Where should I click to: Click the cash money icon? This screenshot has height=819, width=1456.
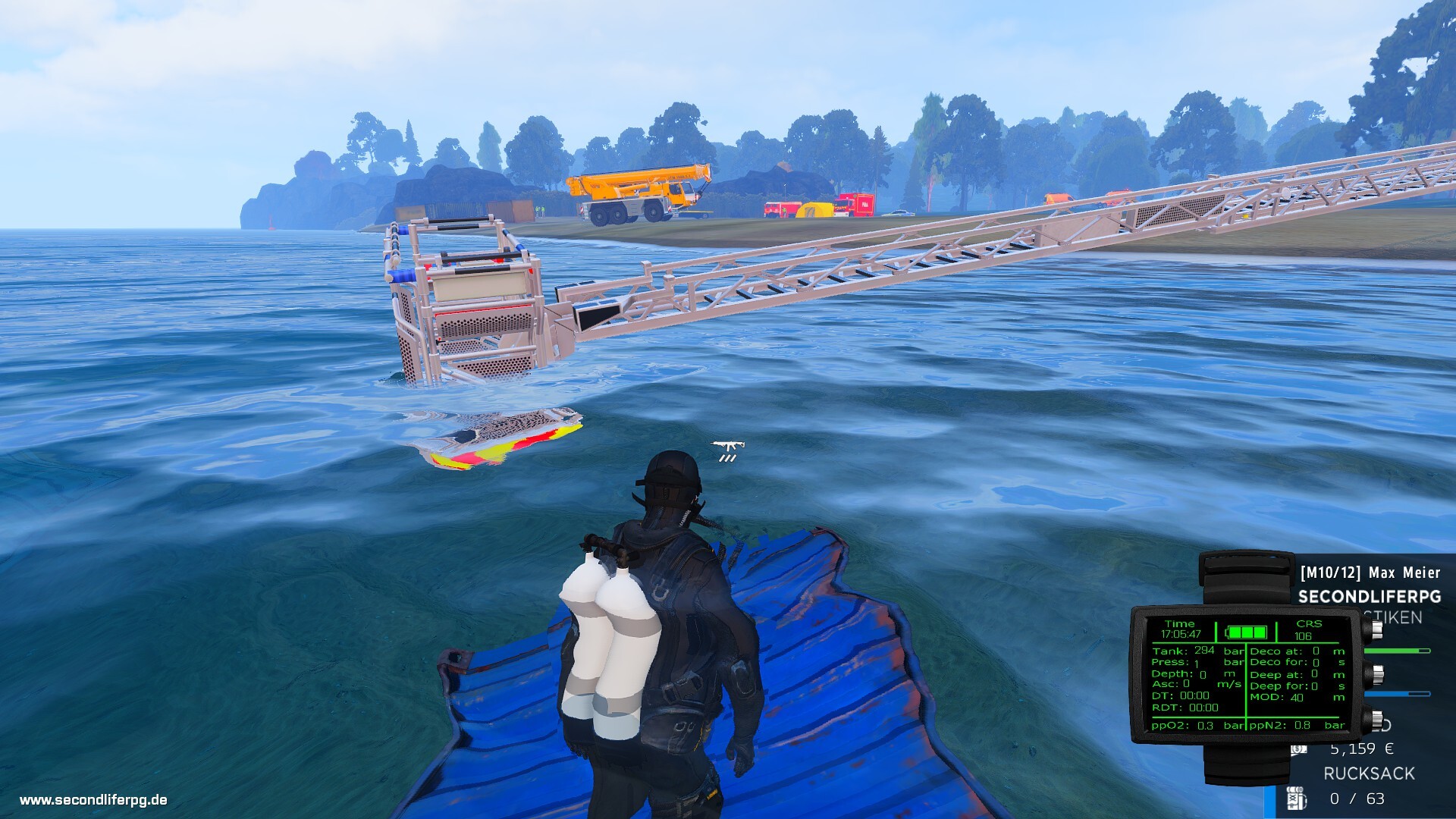click(1299, 749)
